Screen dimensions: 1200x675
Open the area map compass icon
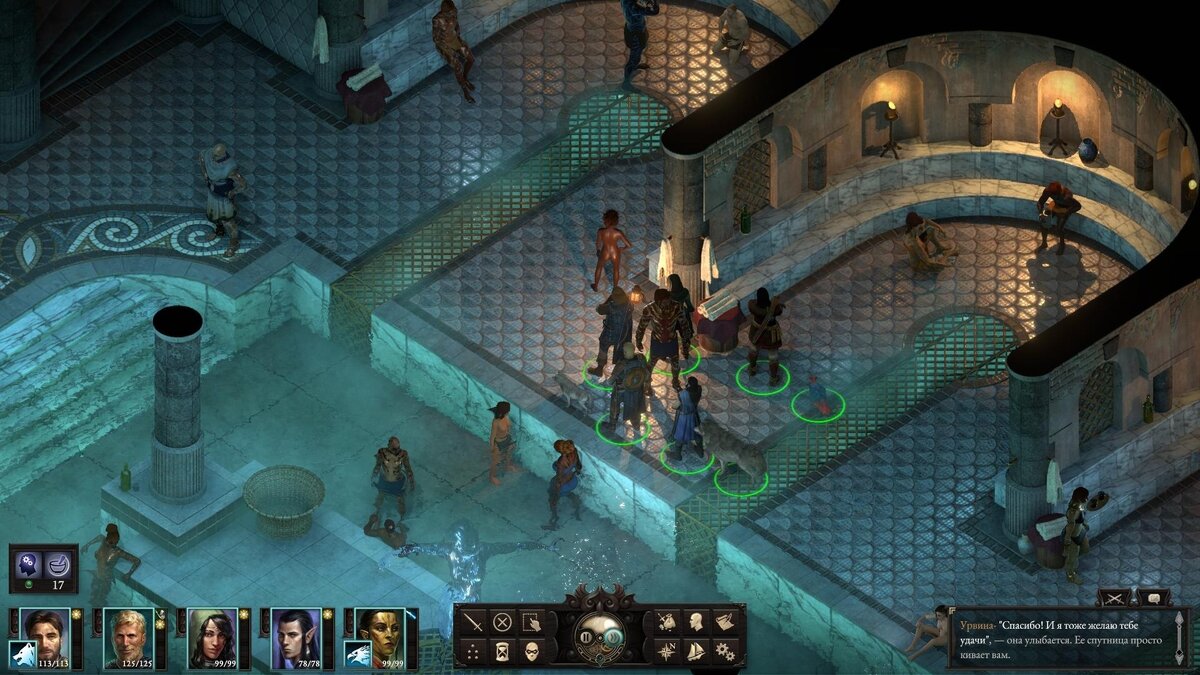tap(667, 651)
